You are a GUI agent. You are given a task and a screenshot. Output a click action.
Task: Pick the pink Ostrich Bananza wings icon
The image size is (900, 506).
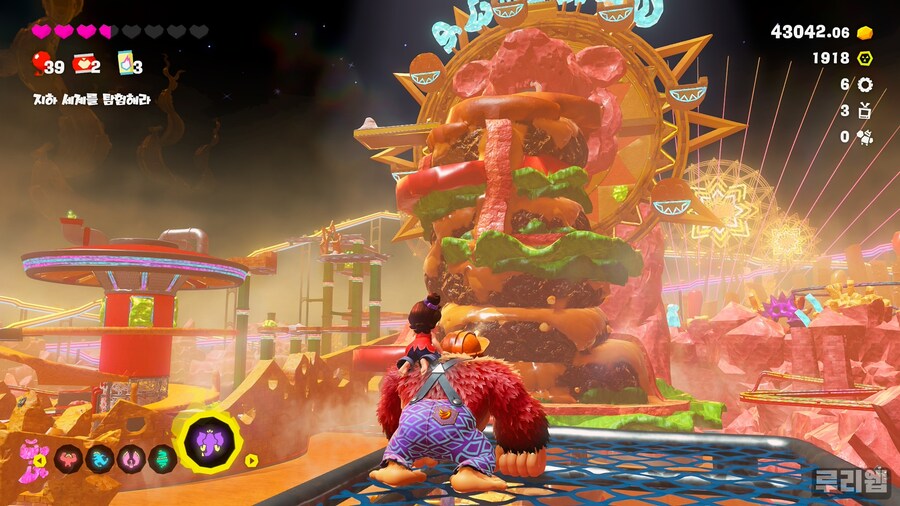click(x=131, y=459)
